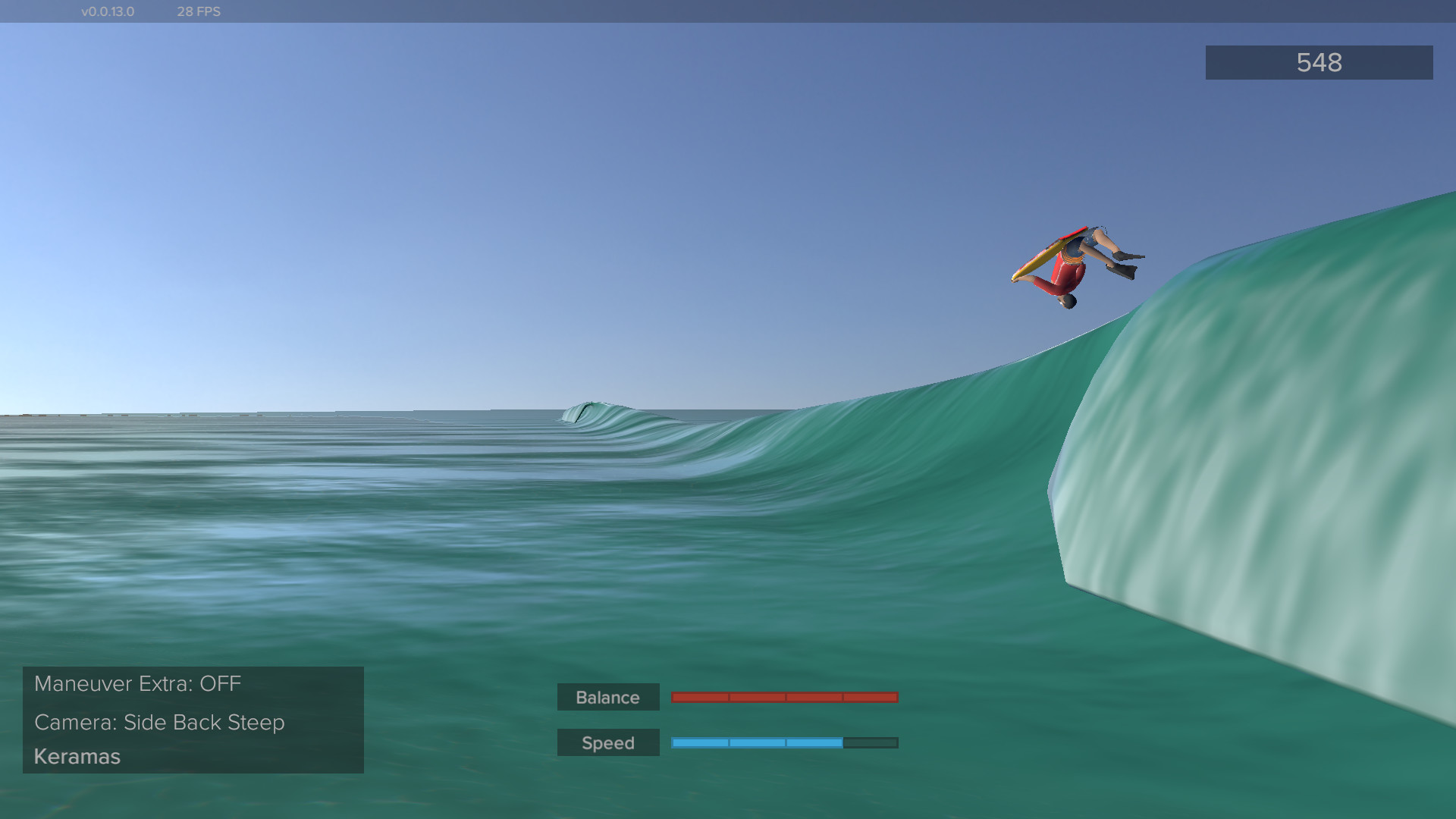Click the score display showing 548
The height and width of the screenshot is (819, 1456).
[x=1318, y=63]
